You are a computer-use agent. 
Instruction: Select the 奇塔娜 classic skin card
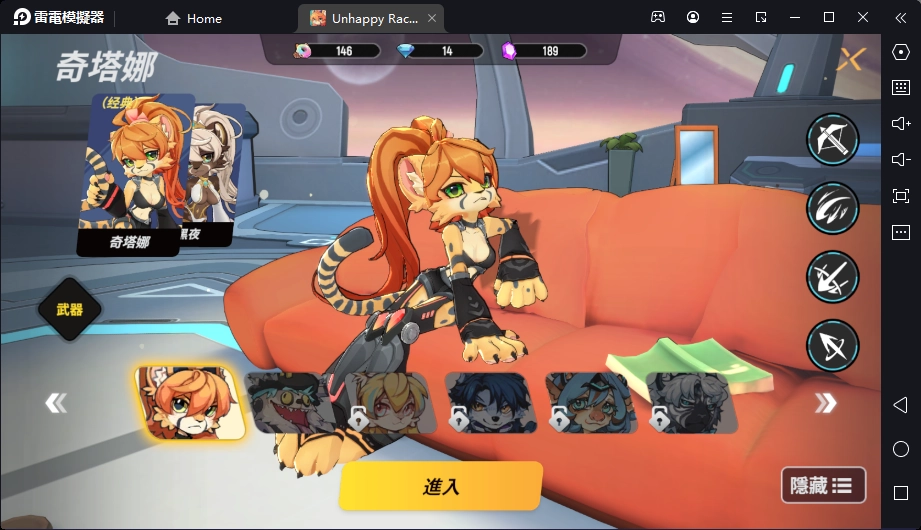(x=134, y=175)
